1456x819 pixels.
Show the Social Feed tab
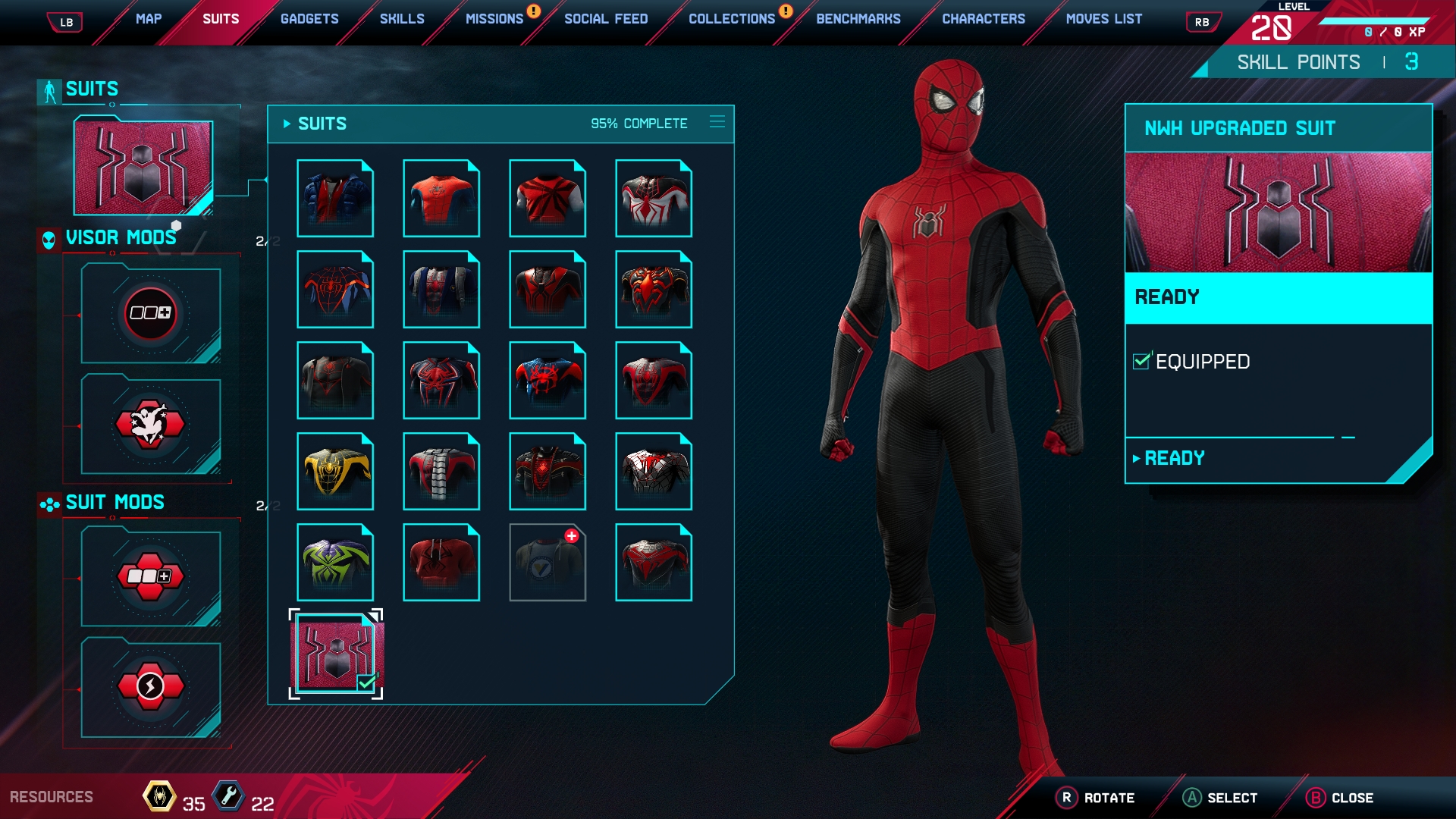point(606,19)
